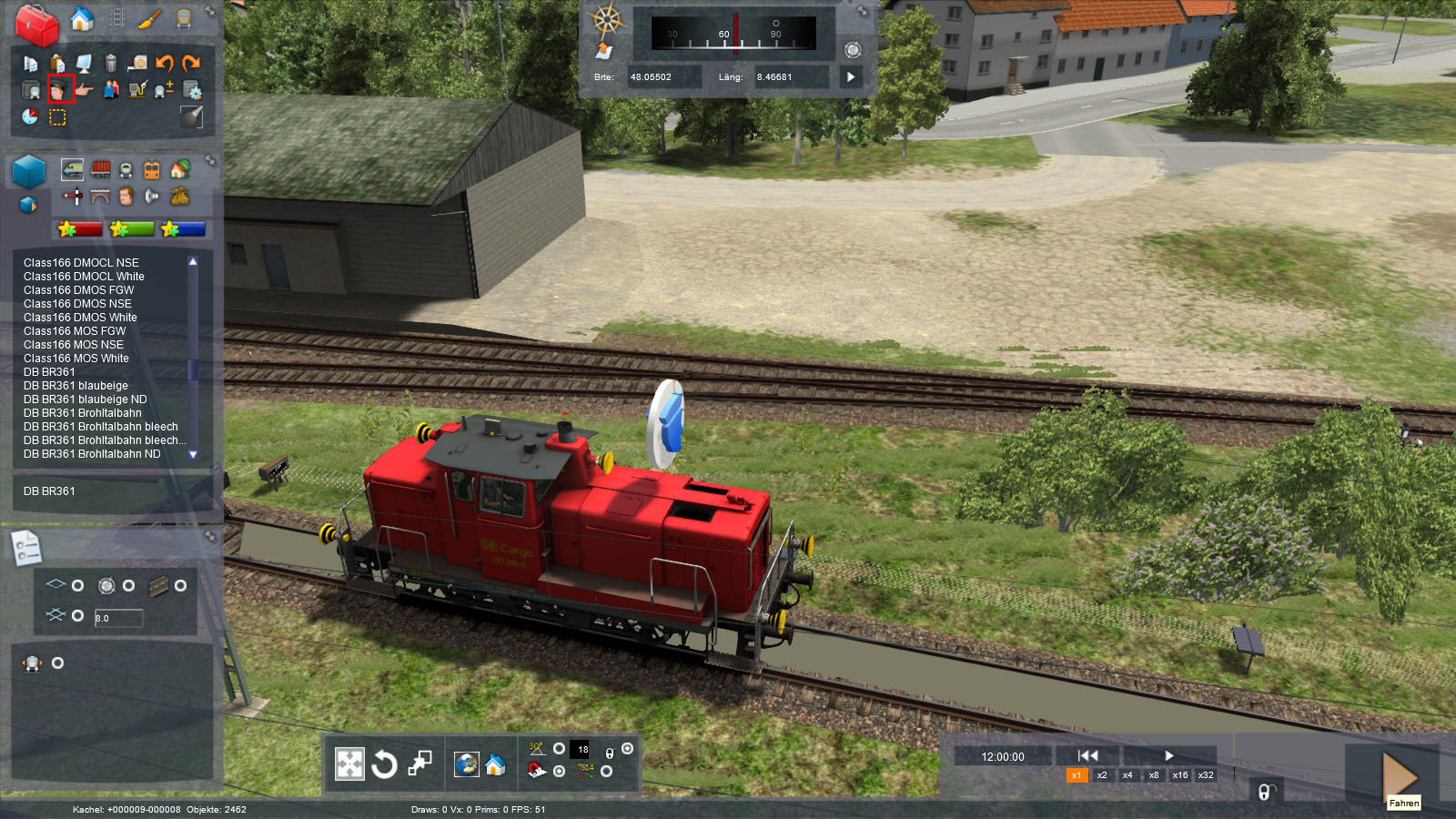Select the globe world view button

(467, 764)
